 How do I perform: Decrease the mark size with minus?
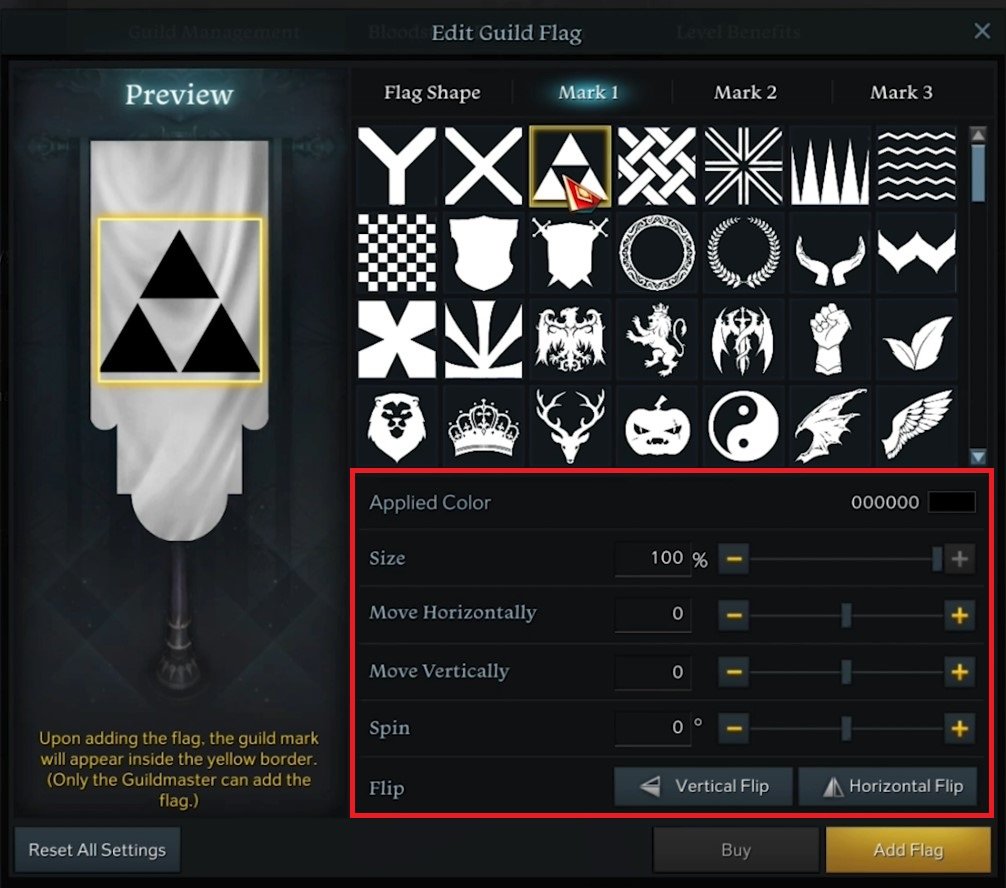pos(733,559)
